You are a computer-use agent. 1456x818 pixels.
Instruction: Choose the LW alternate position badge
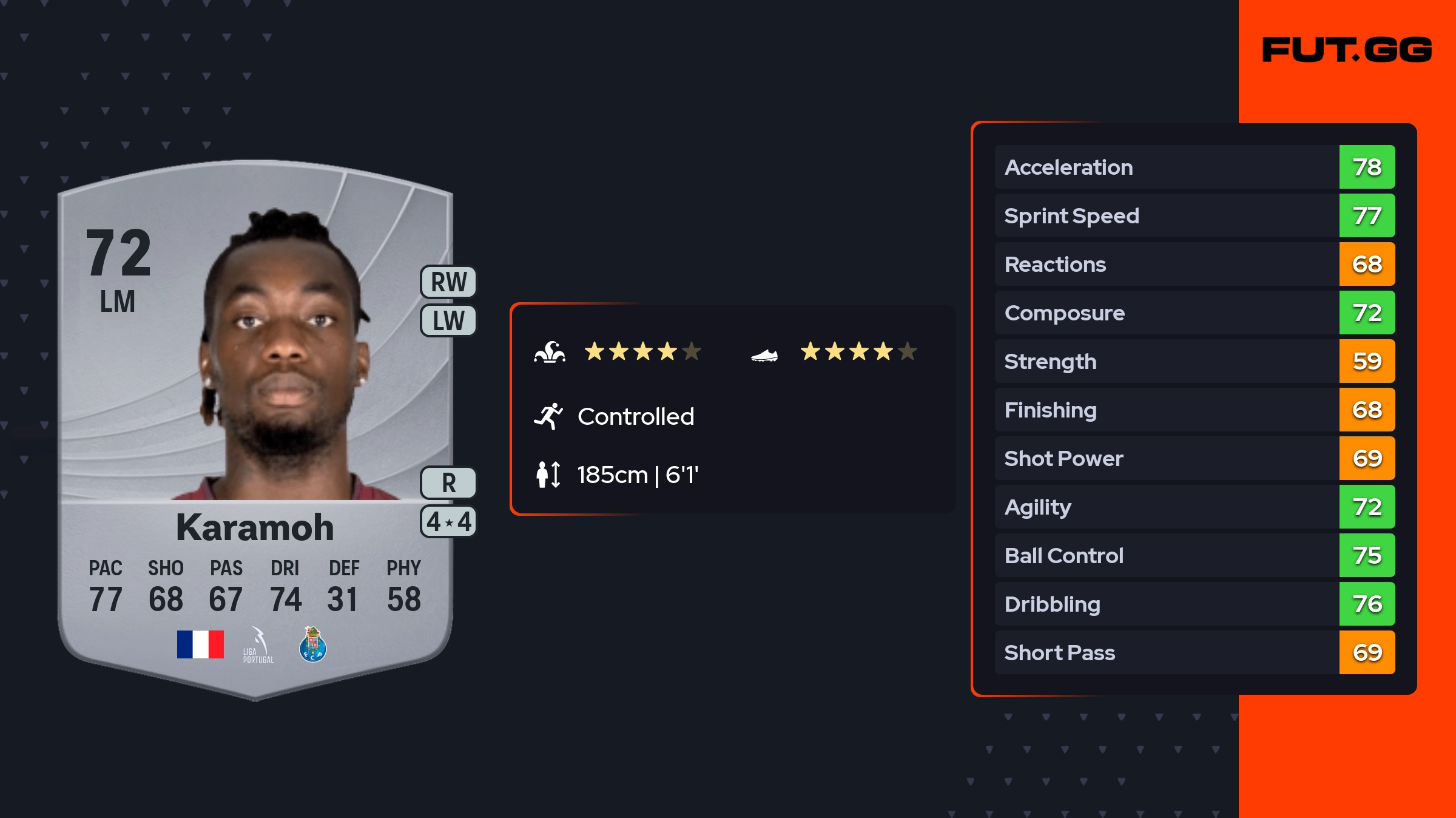click(448, 320)
